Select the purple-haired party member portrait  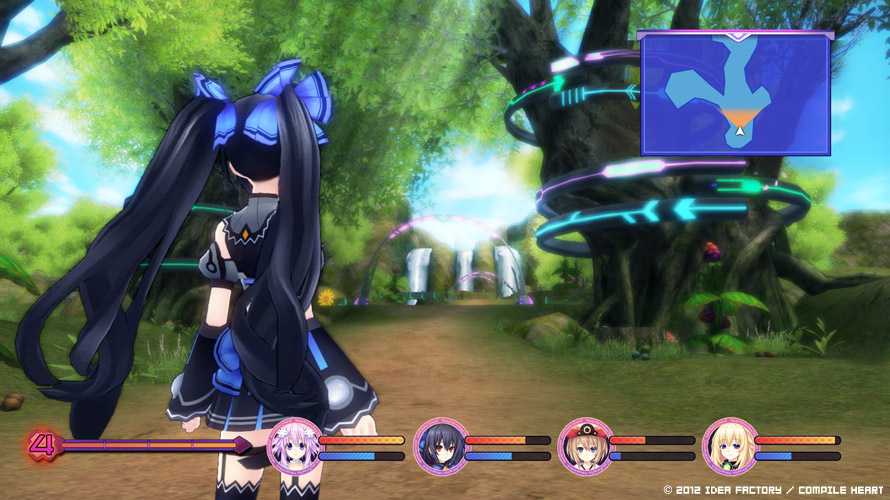point(296,446)
